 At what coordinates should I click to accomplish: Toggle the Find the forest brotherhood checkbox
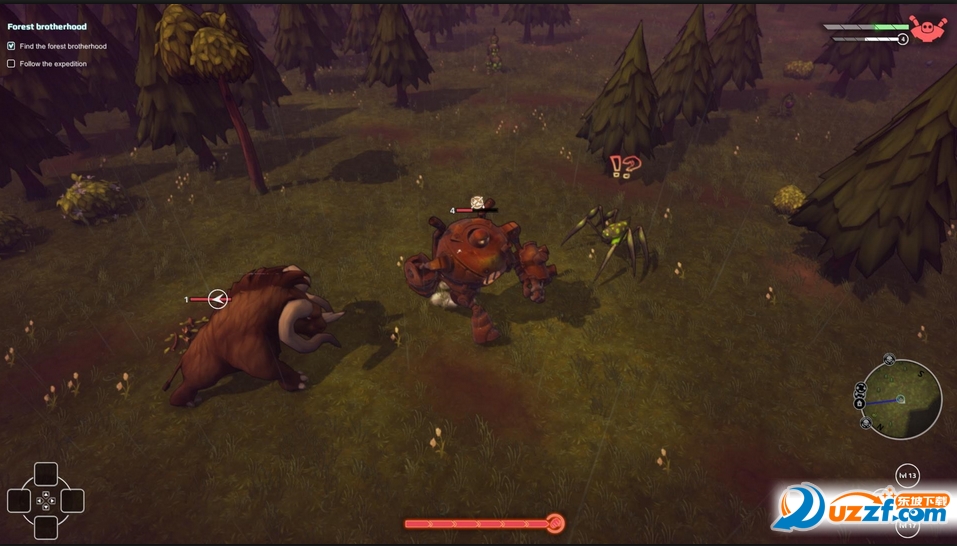tap(11, 46)
